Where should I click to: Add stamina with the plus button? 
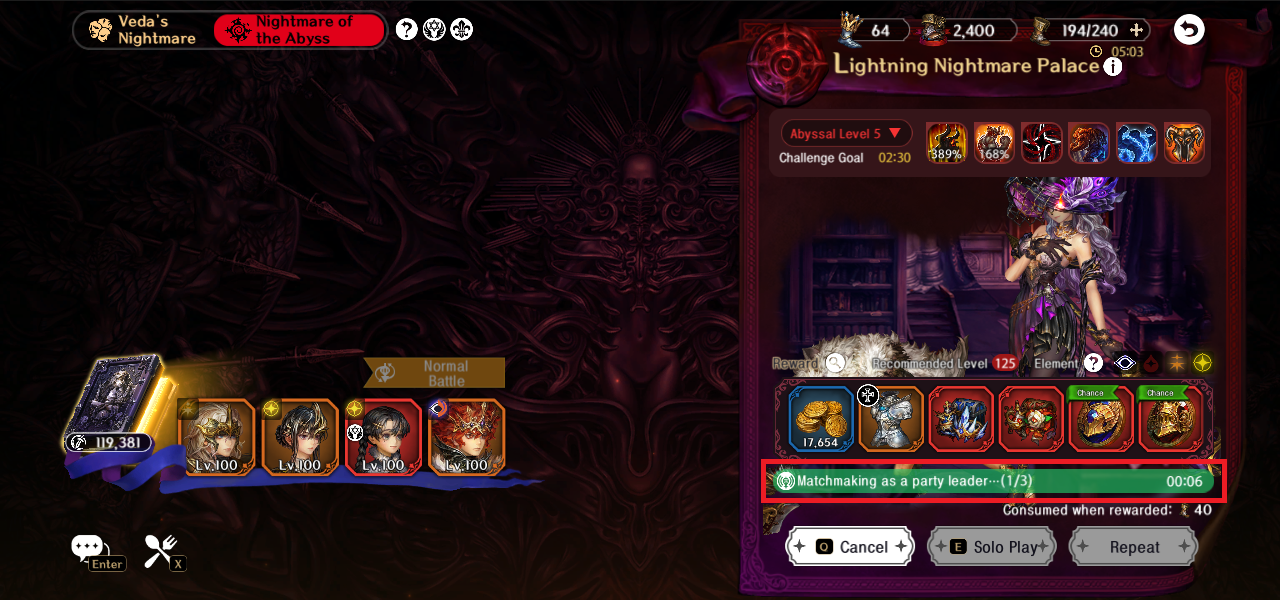point(1133,30)
